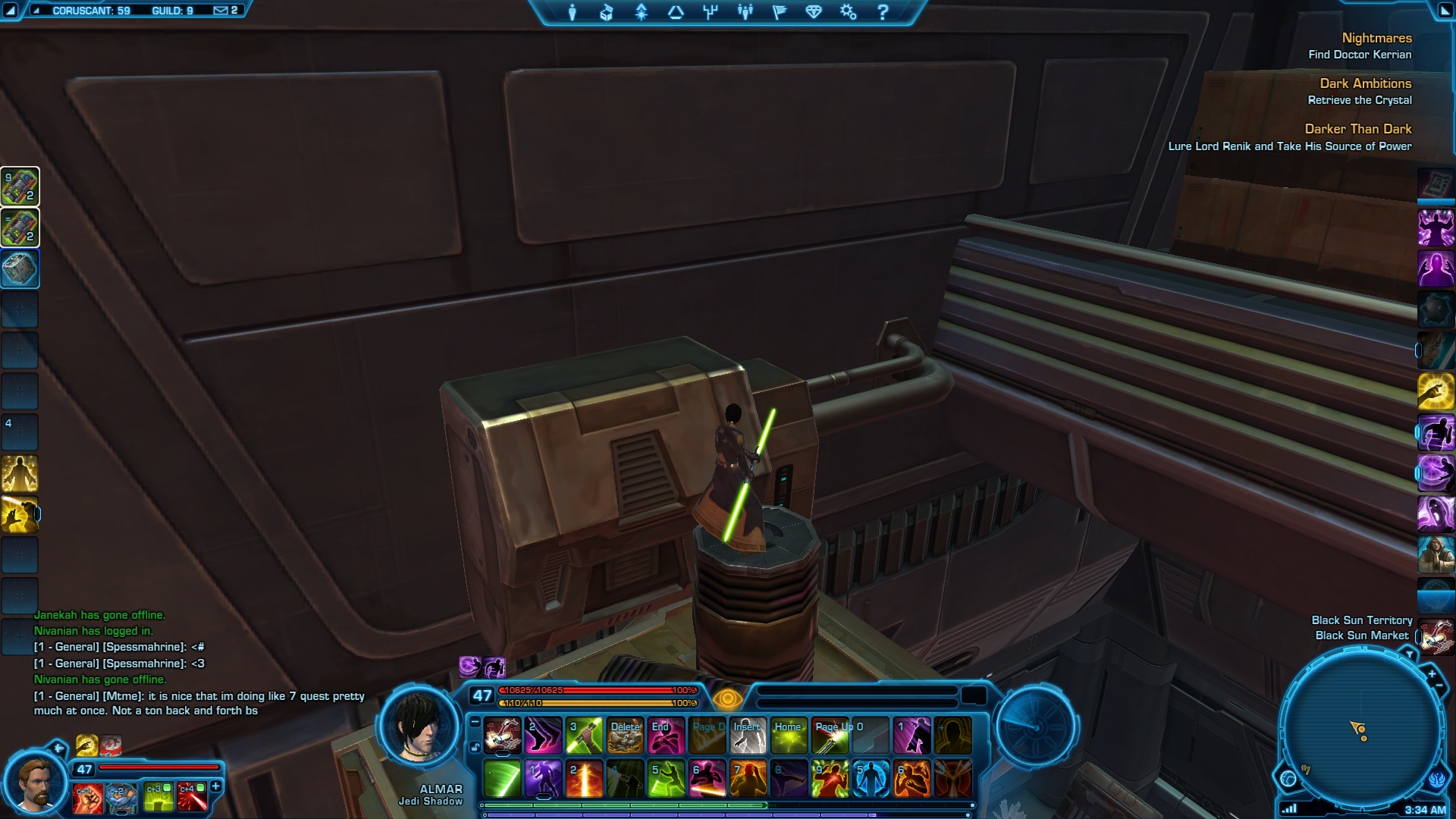
Task: Open the character sheet from top menu
Action: click(x=573, y=12)
